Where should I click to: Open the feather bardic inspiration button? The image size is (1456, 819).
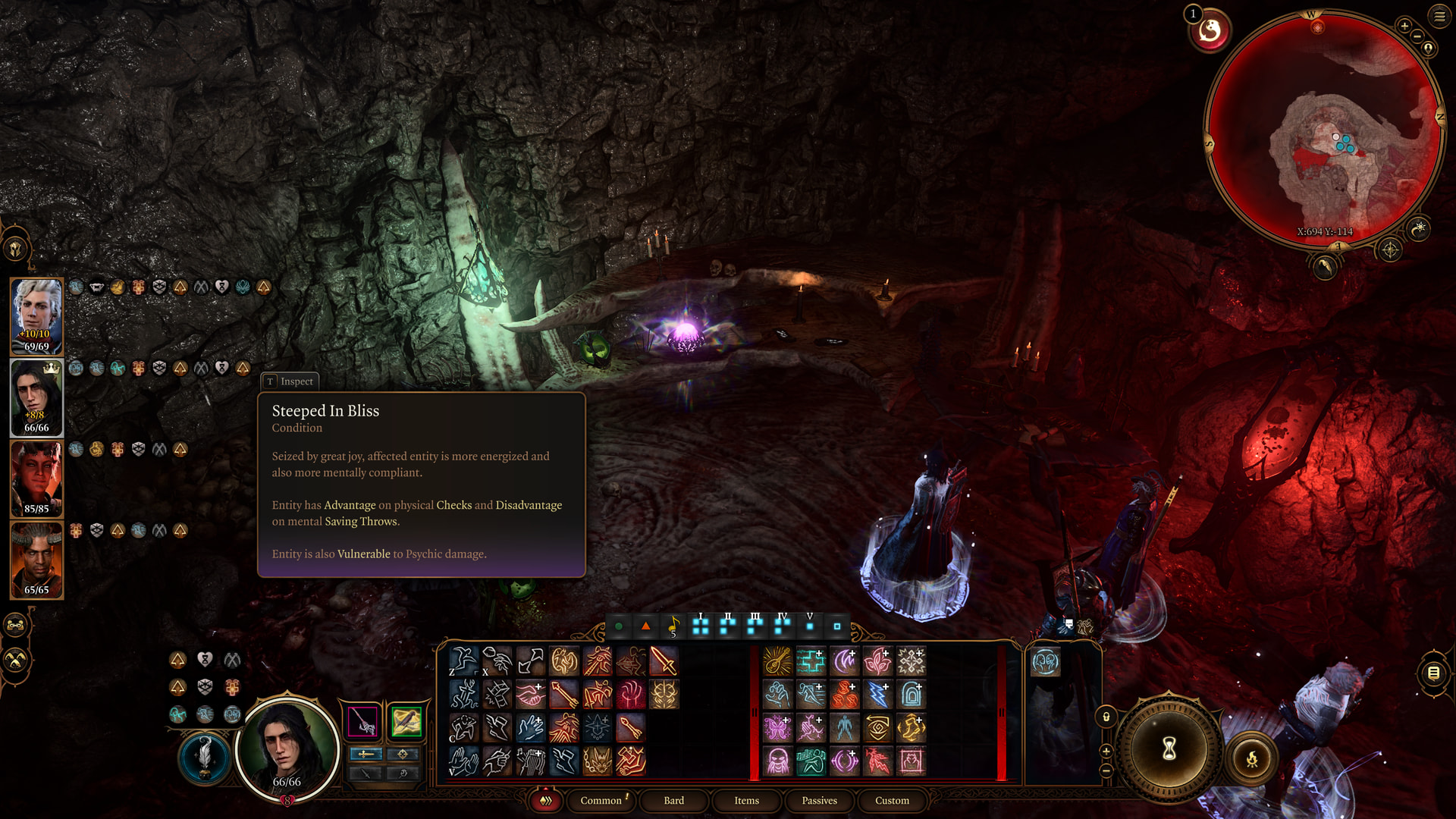tap(204, 757)
